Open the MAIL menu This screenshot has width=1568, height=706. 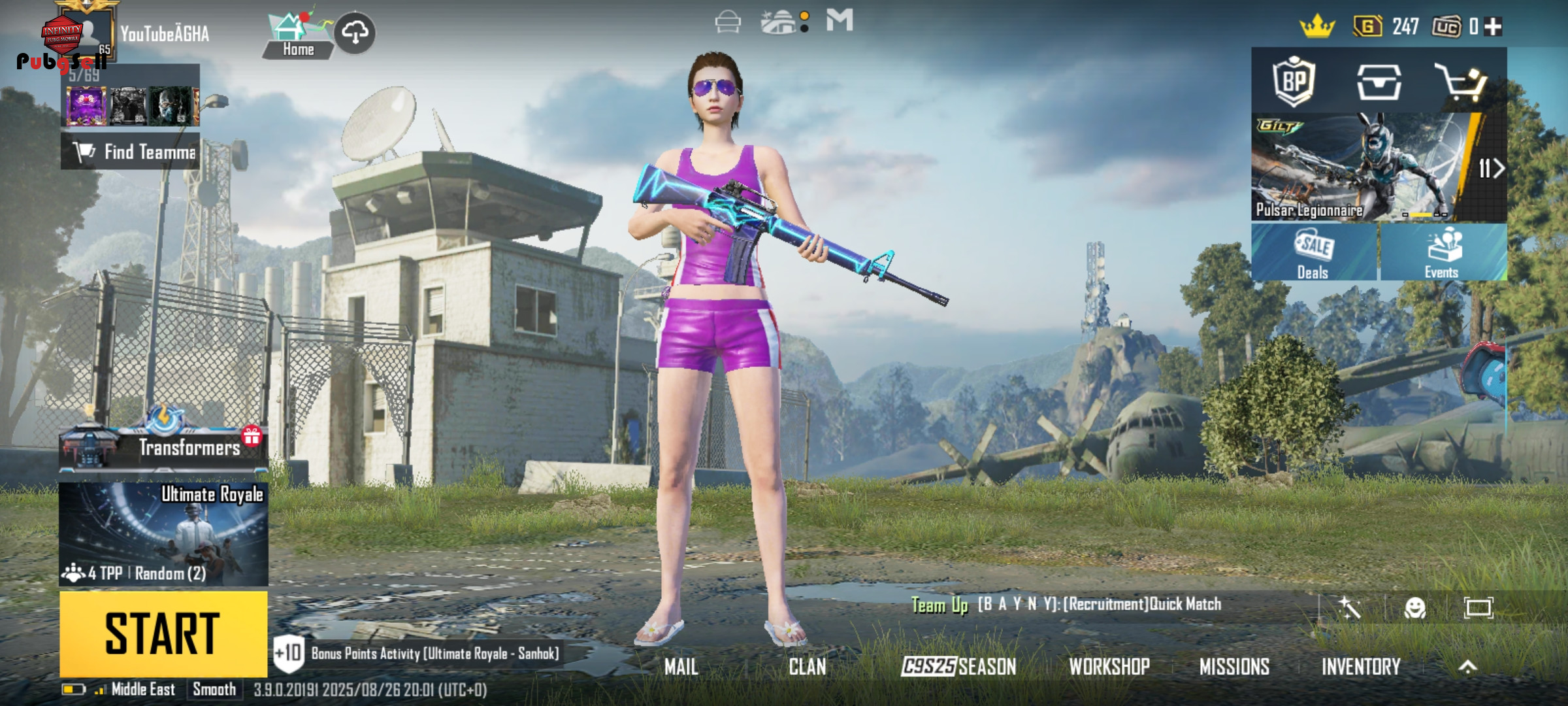click(x=681, y=667)
